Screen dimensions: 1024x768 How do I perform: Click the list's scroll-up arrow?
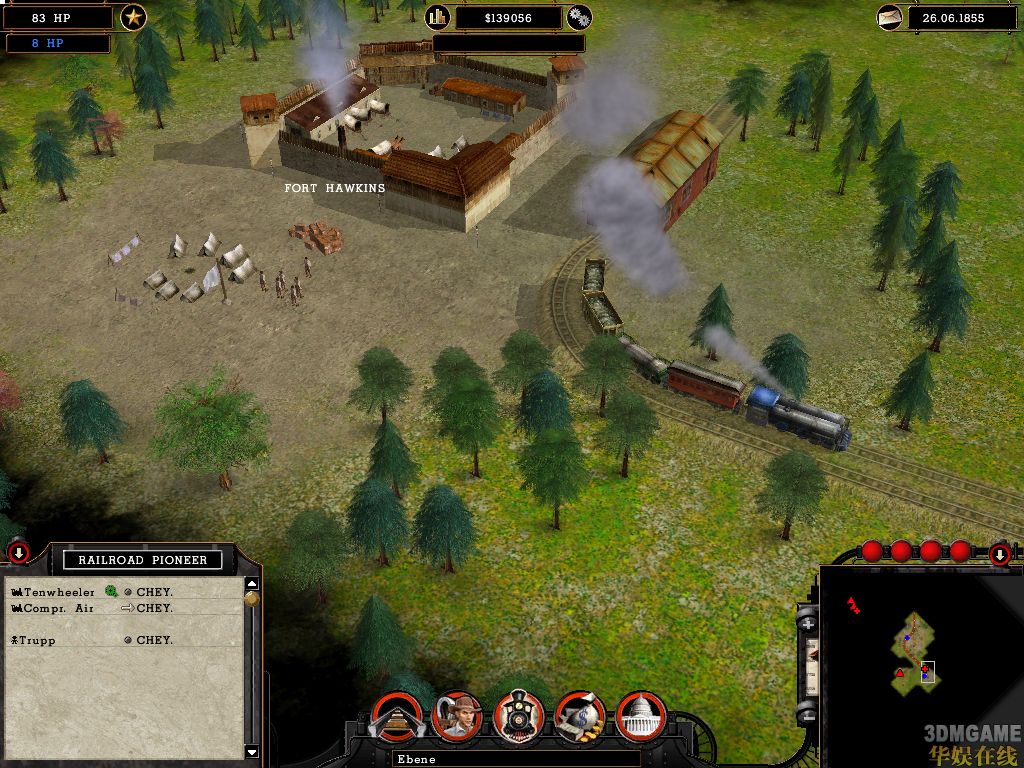coord(252,584)
